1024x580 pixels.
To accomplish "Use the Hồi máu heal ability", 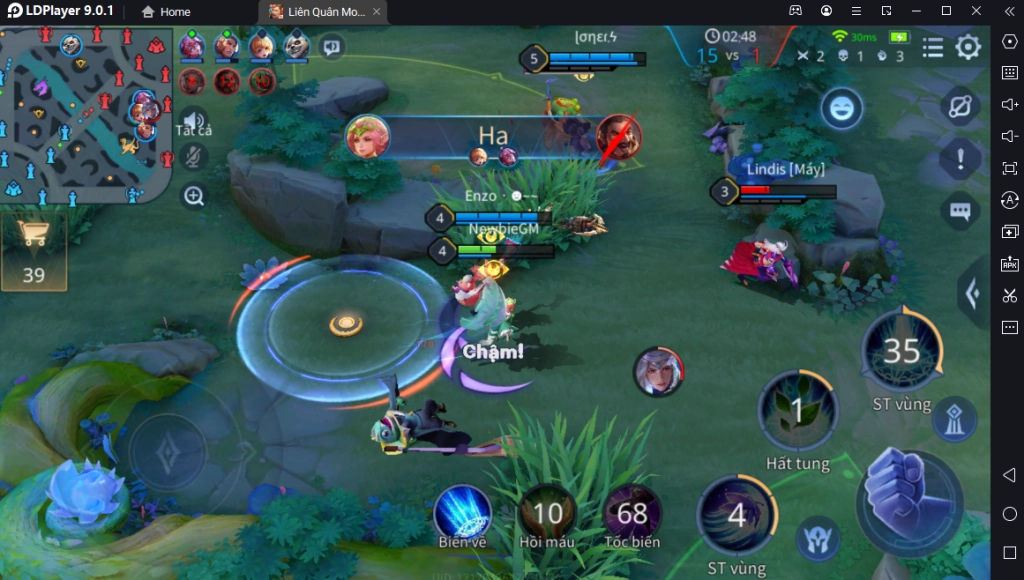I will pos(547,512).
